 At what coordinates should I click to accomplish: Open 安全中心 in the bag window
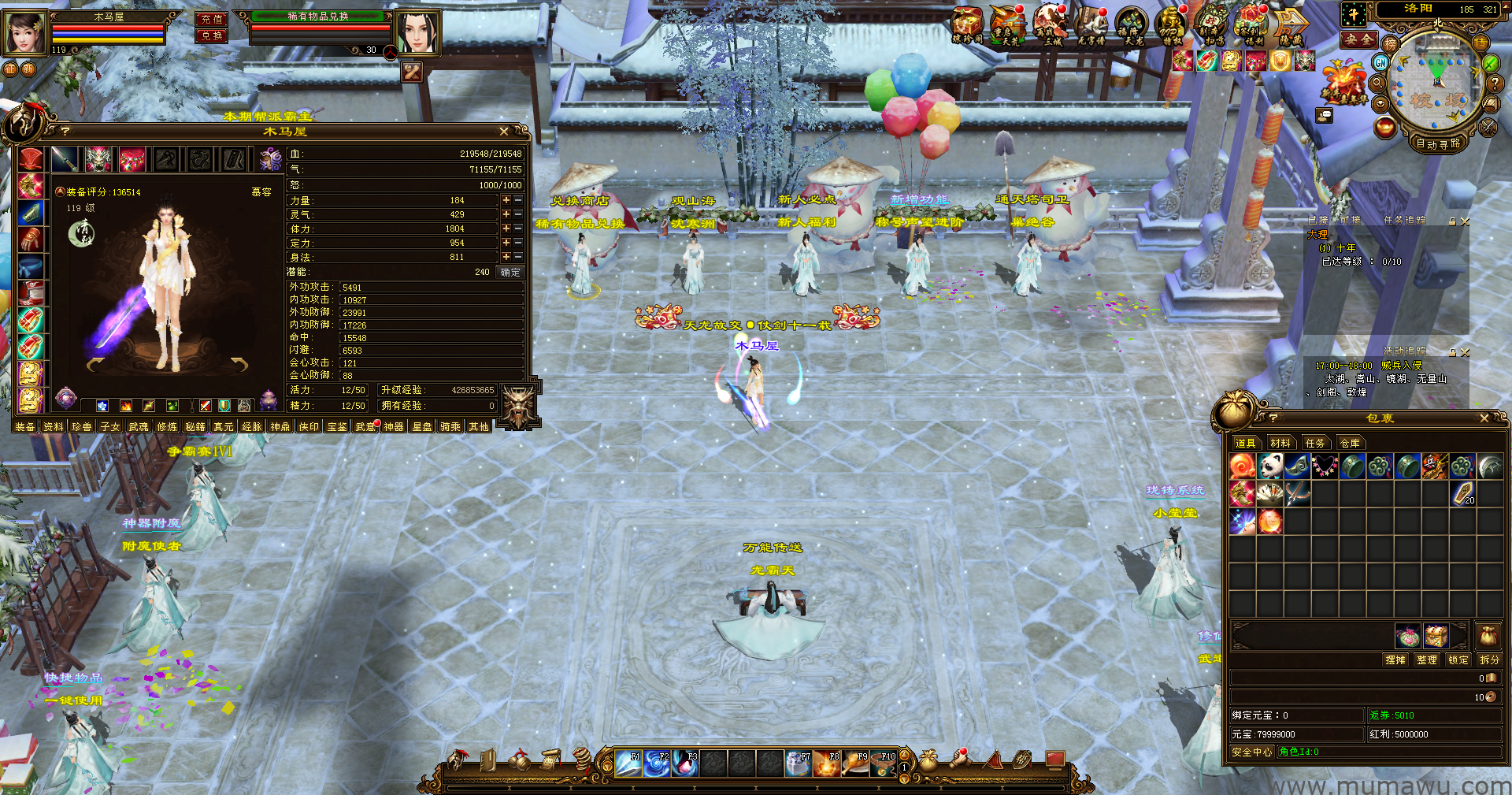click(1251, 752)
